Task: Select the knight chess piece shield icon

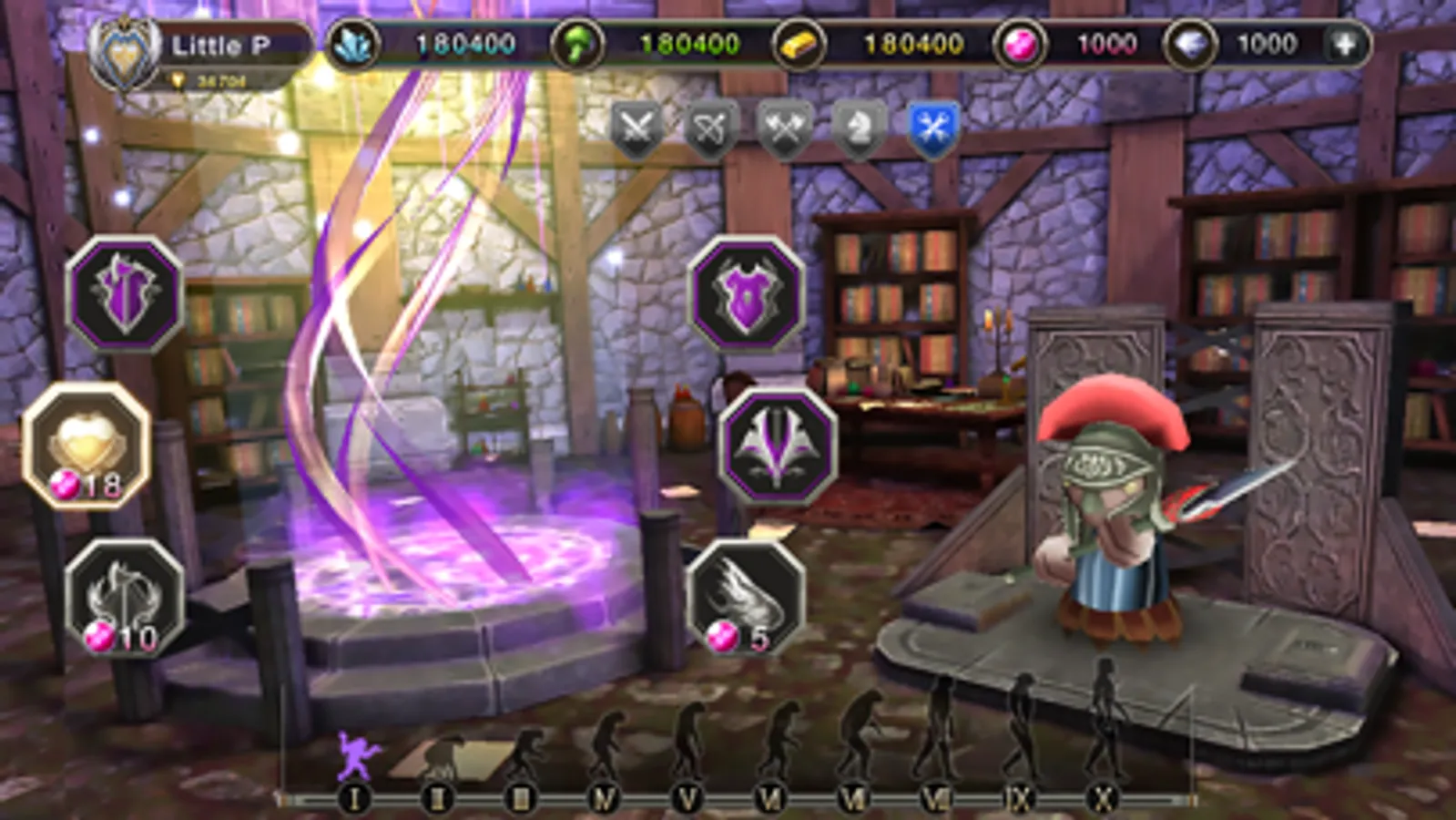Action: [861, 128]
